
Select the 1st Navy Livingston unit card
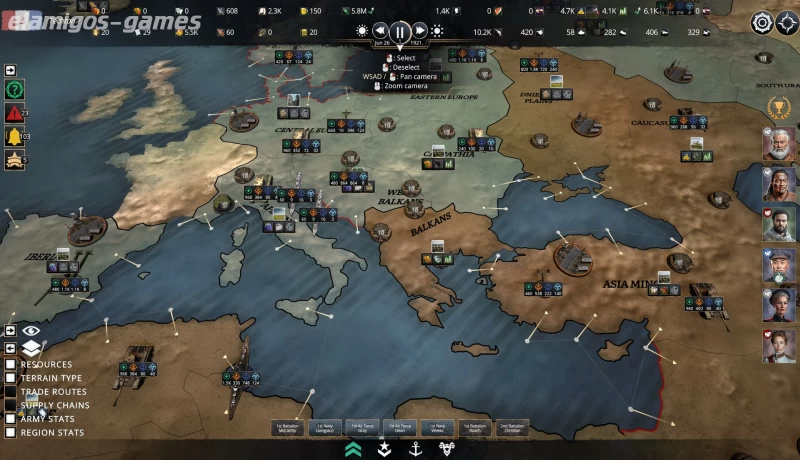325,428
